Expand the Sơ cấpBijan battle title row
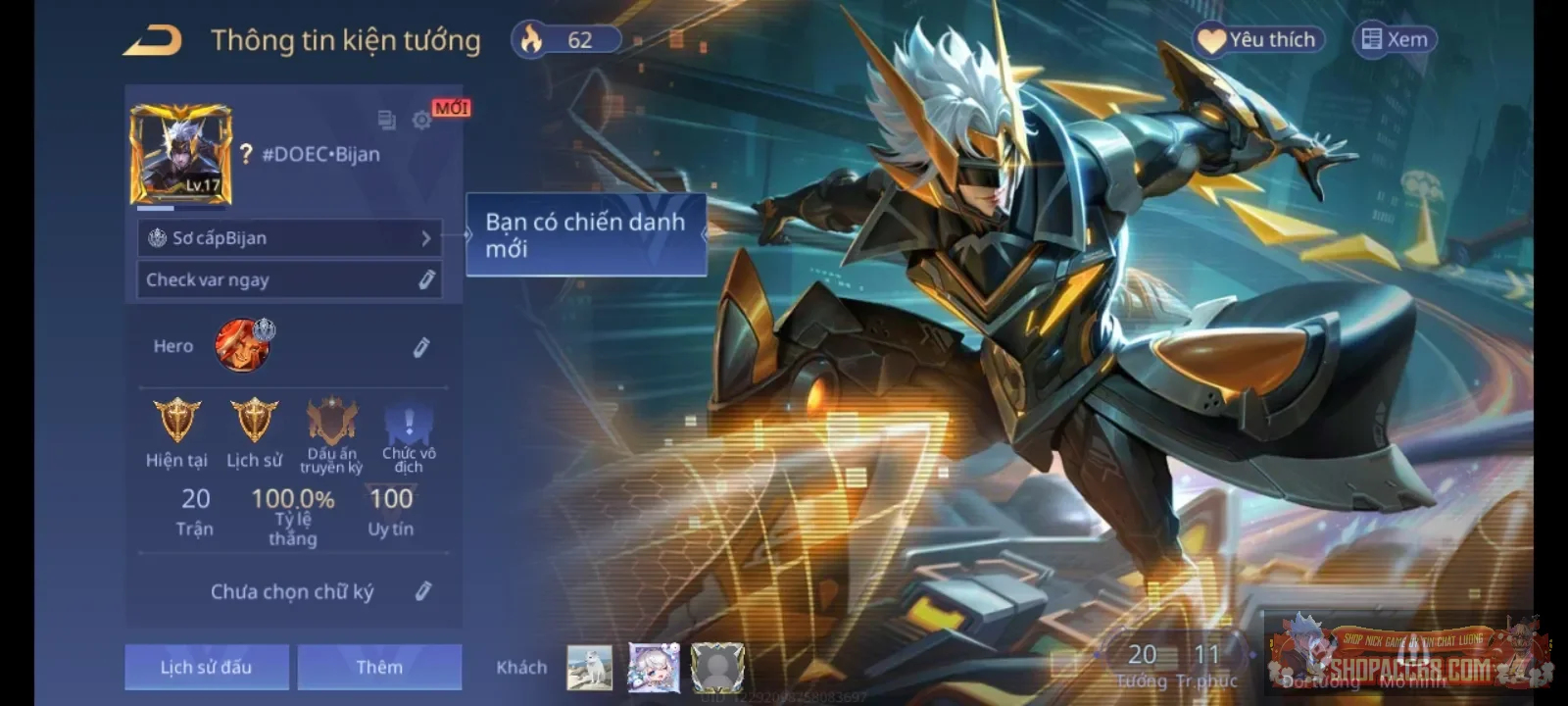This screenshot has height=706, width=1568. coord(289,237)
